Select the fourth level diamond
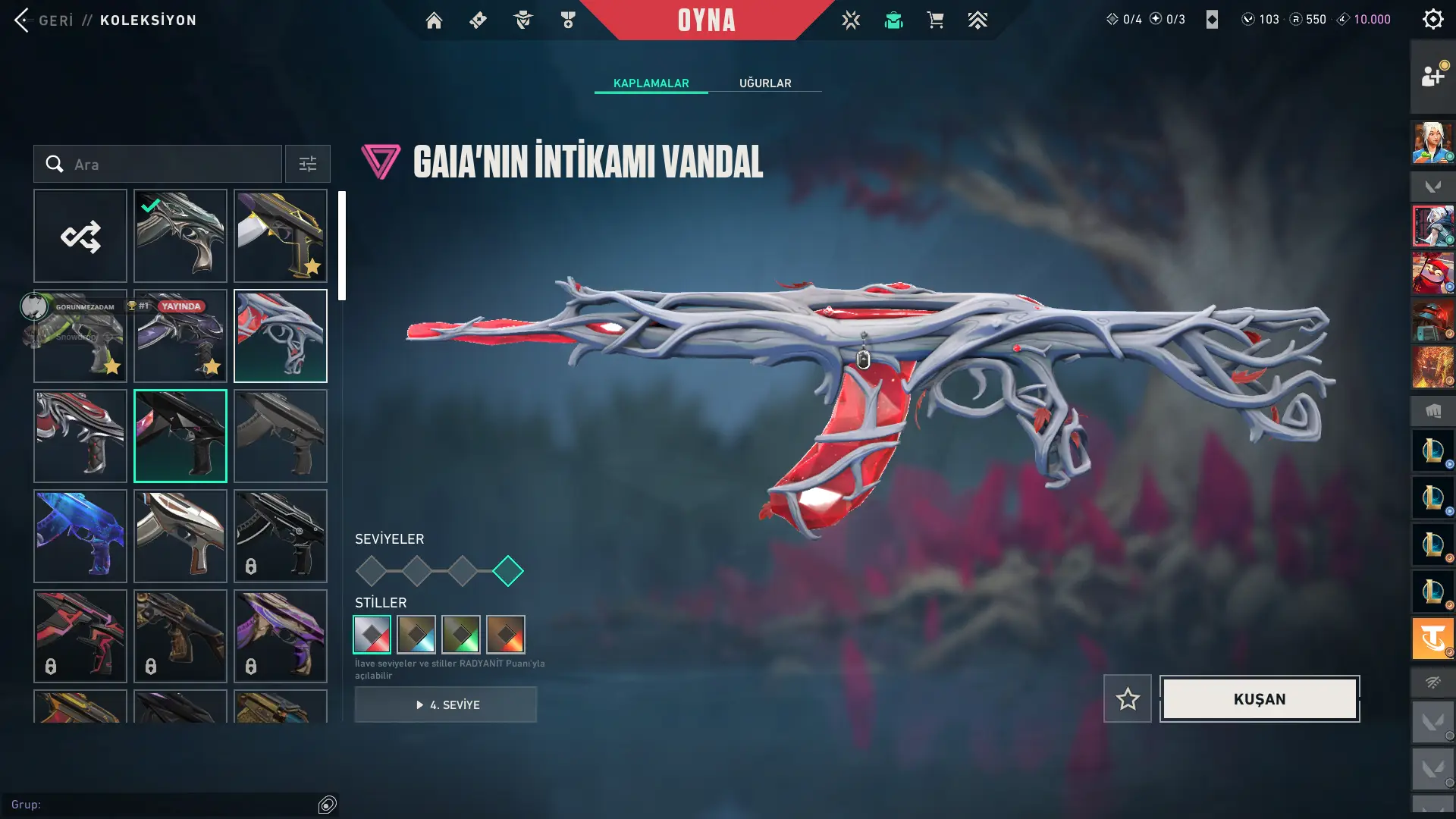1456x819 pixels. [508, 571]
